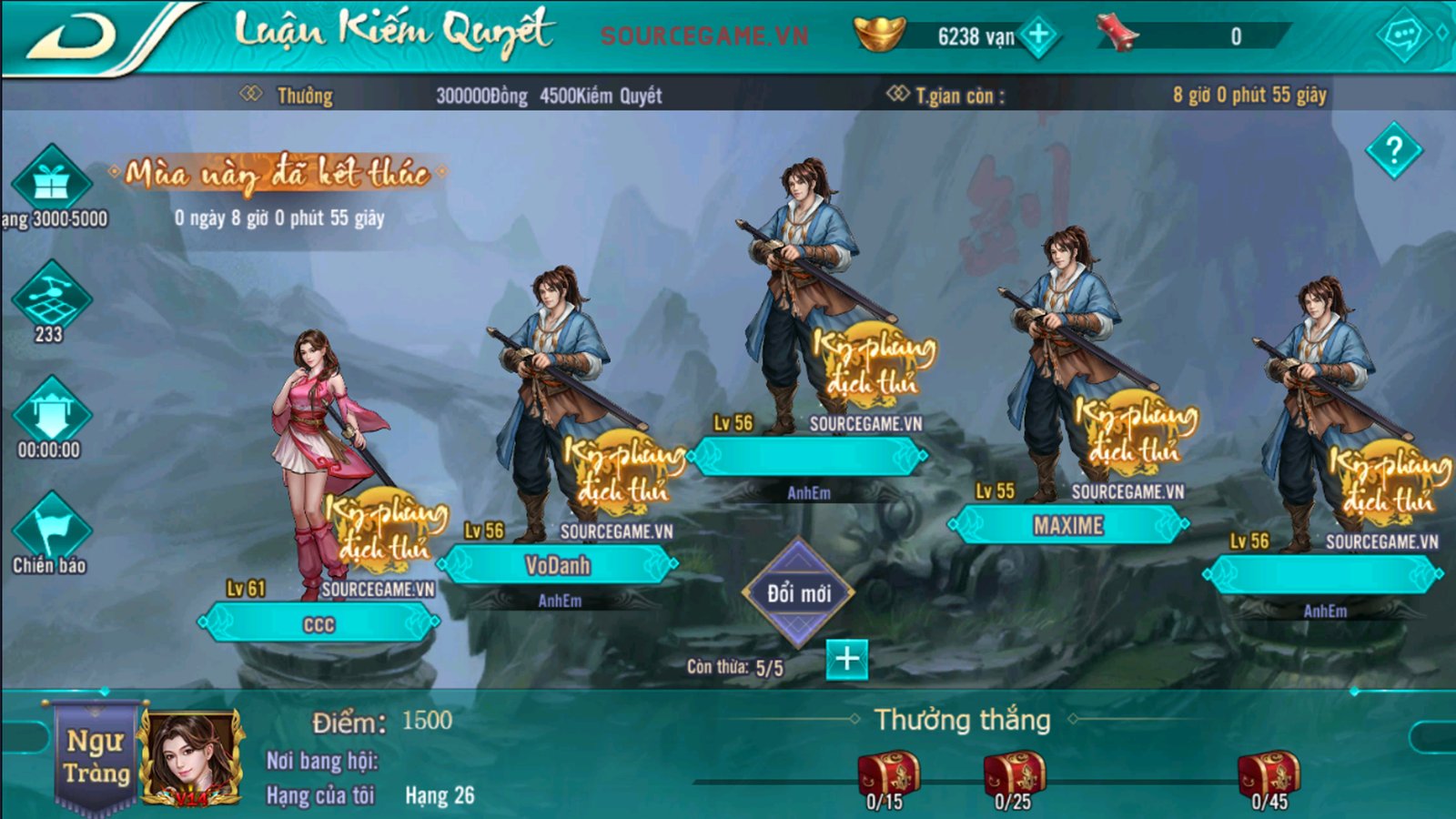The width and height of the screenshot is (1456, 819).
Task: Open the 233 ranking icon
Action: pyautogui.click(x=51, y=296)
